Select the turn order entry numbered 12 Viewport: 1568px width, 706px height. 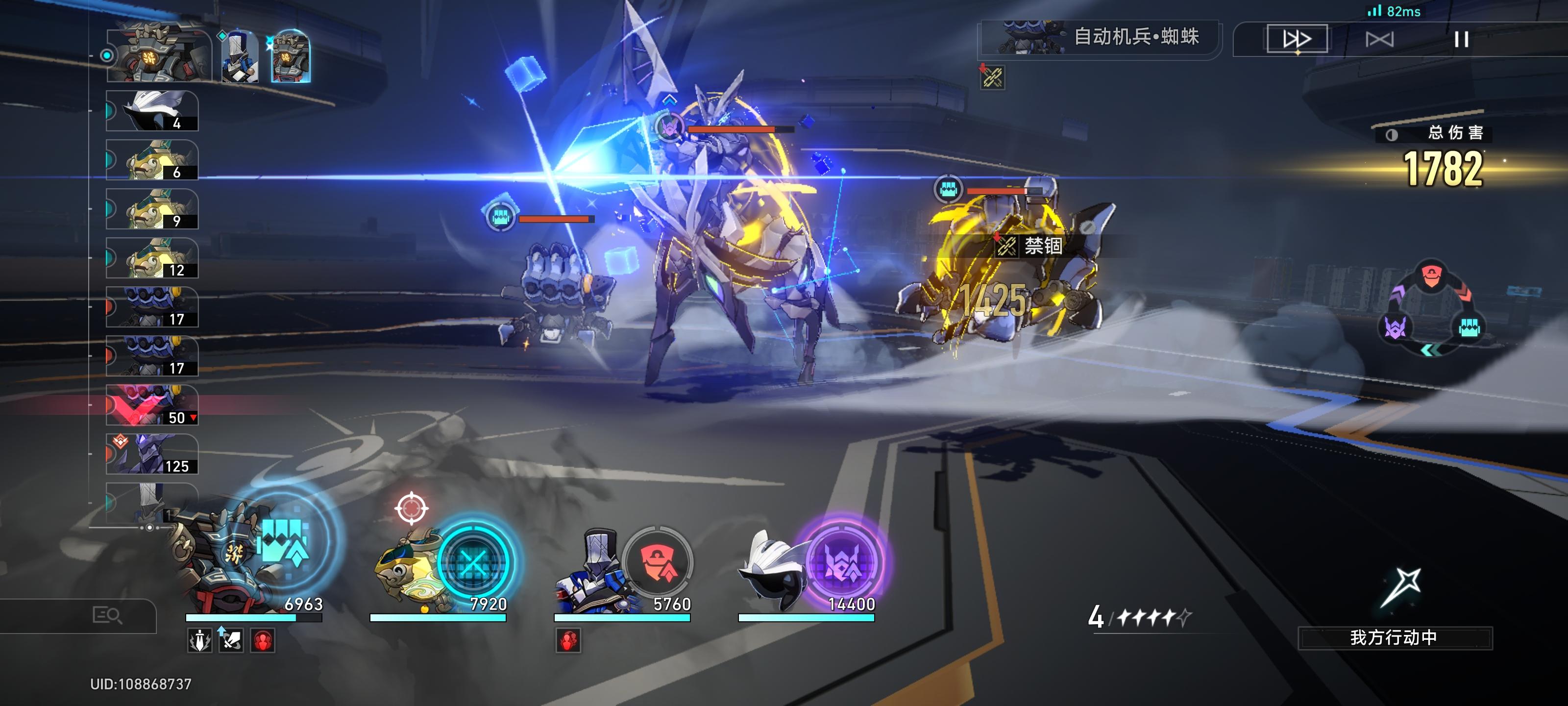coord(152,258)
